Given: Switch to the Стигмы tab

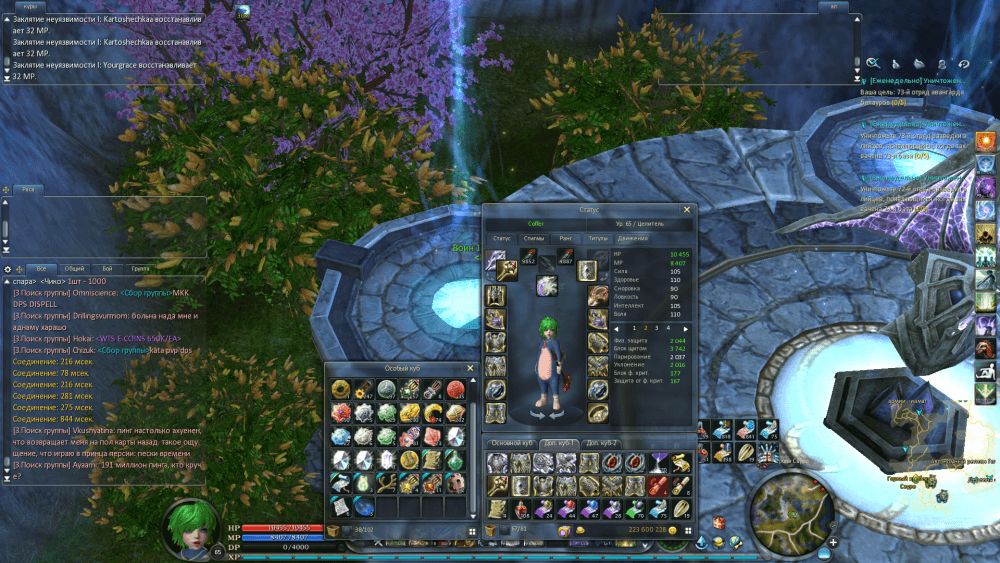Looking at the screenshot, I should [534, 238].
